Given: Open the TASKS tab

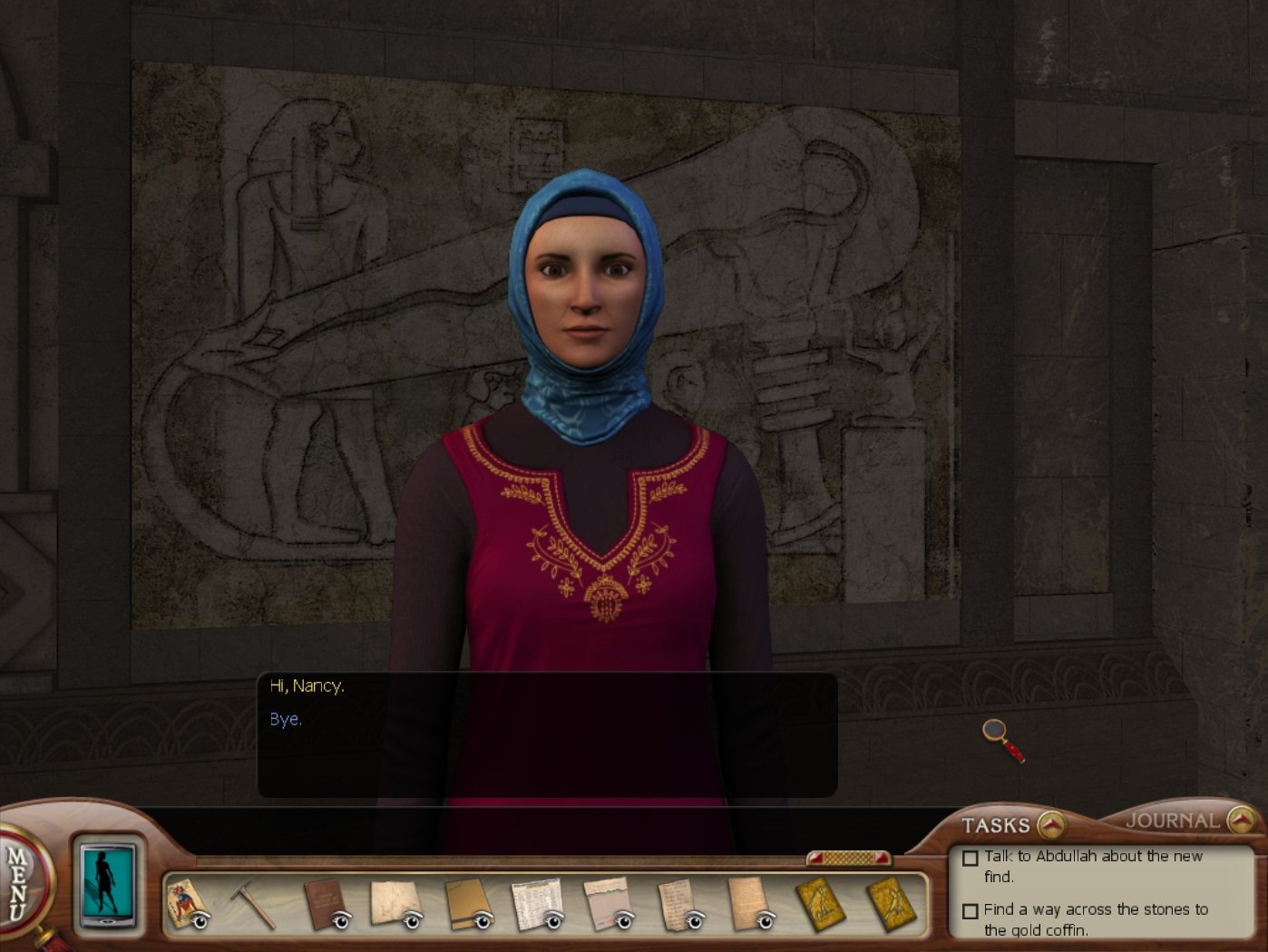Looking at the screenshot, I should pyautogui.click(x=996, y=823).
